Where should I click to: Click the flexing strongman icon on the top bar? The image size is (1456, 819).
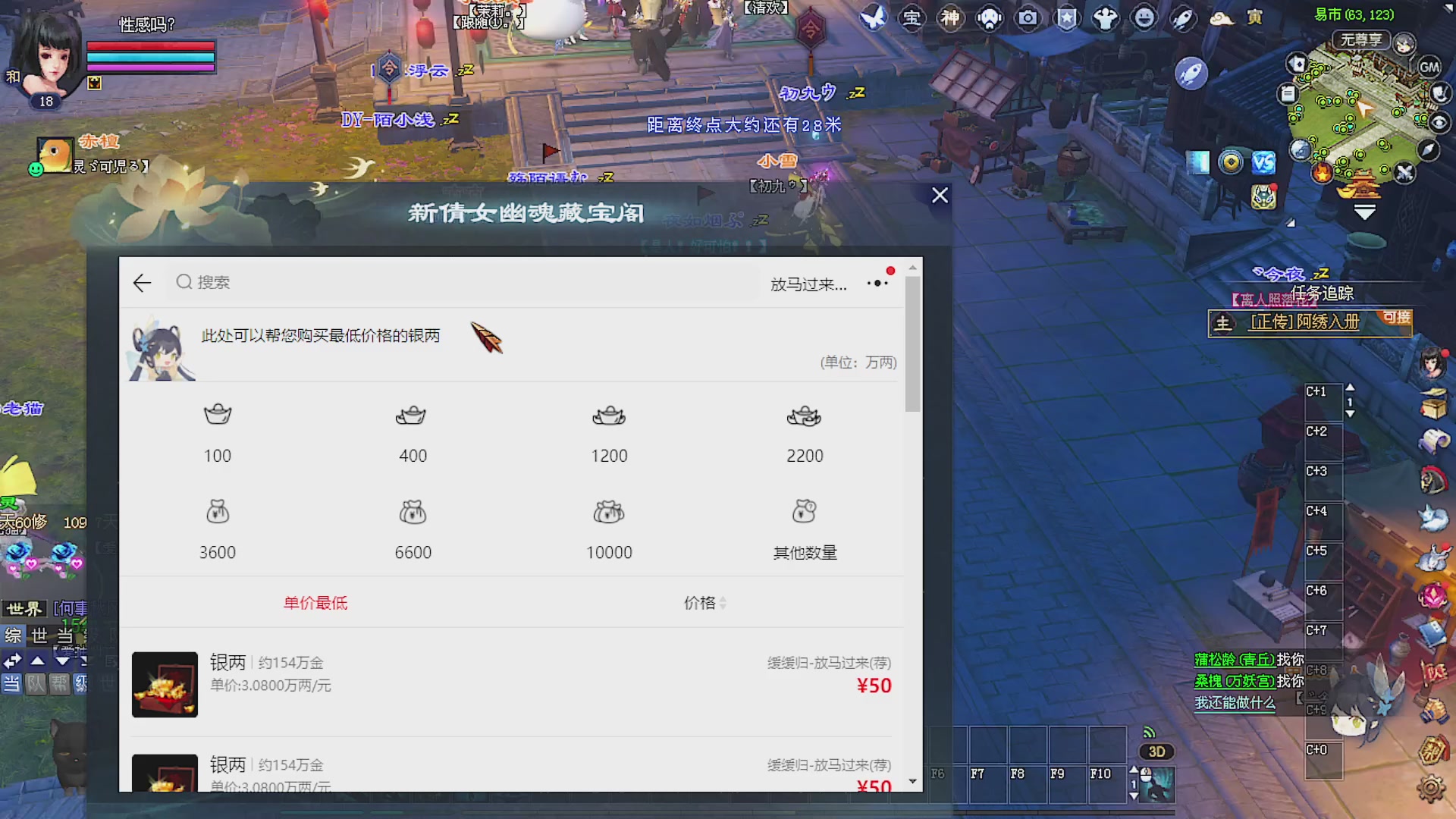coord(1106,19)
